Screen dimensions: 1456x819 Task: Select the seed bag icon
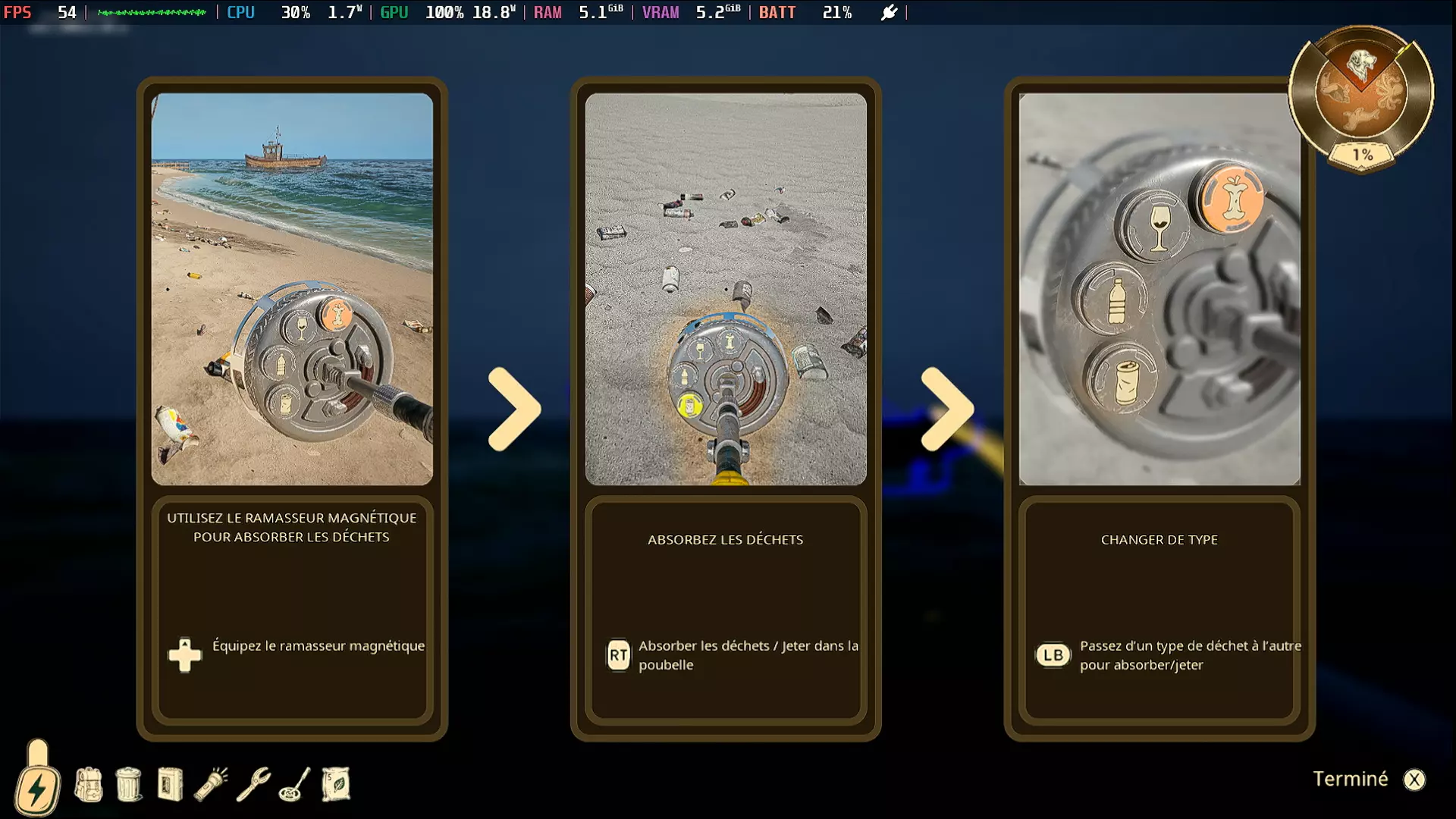pos(336,784)
